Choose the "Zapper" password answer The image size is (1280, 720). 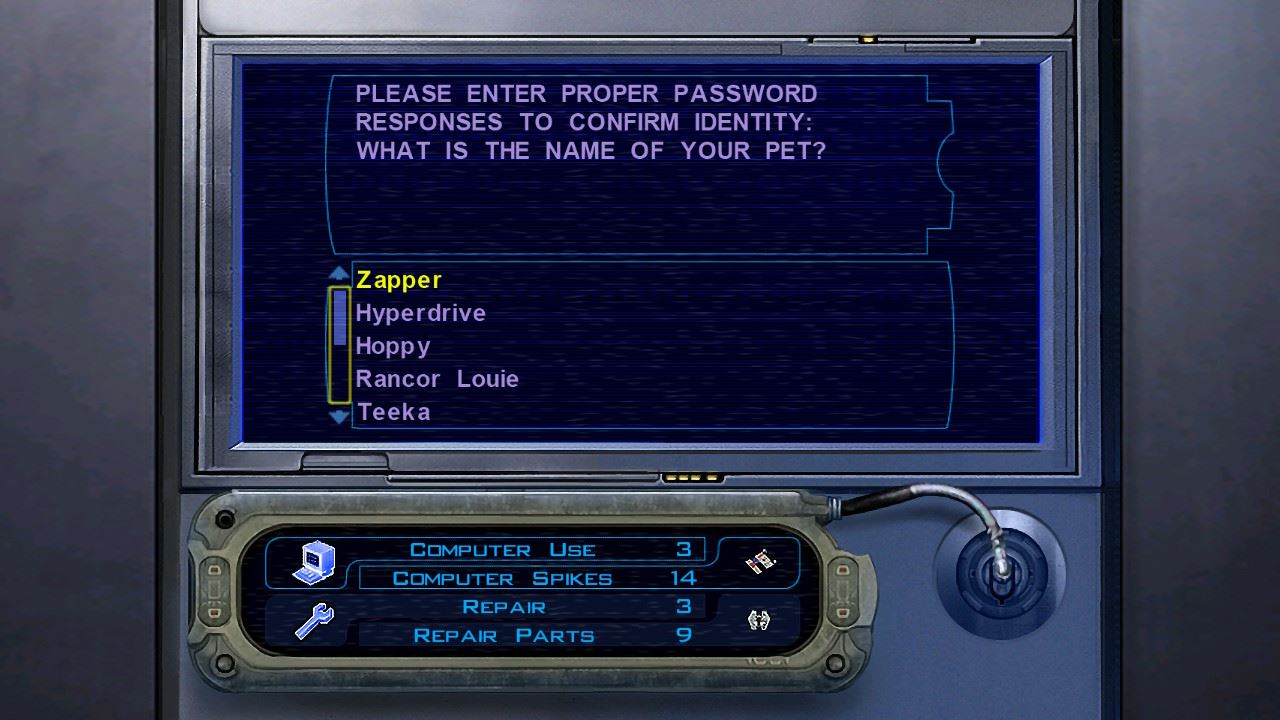pyautogui.click(x=399, y=281)
